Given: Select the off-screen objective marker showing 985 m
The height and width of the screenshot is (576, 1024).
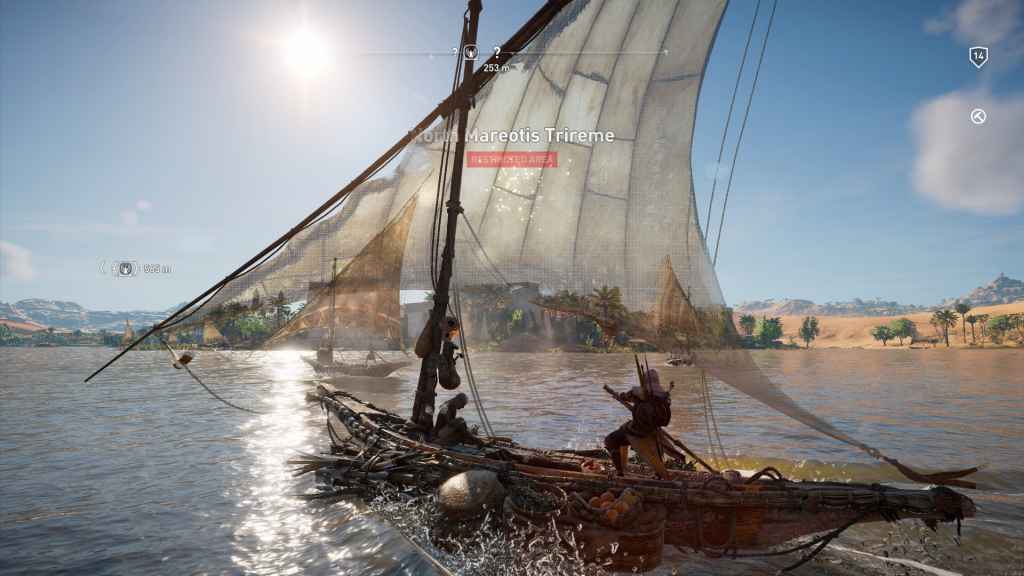Looking at the screenshot, I should tap(125, 268).
